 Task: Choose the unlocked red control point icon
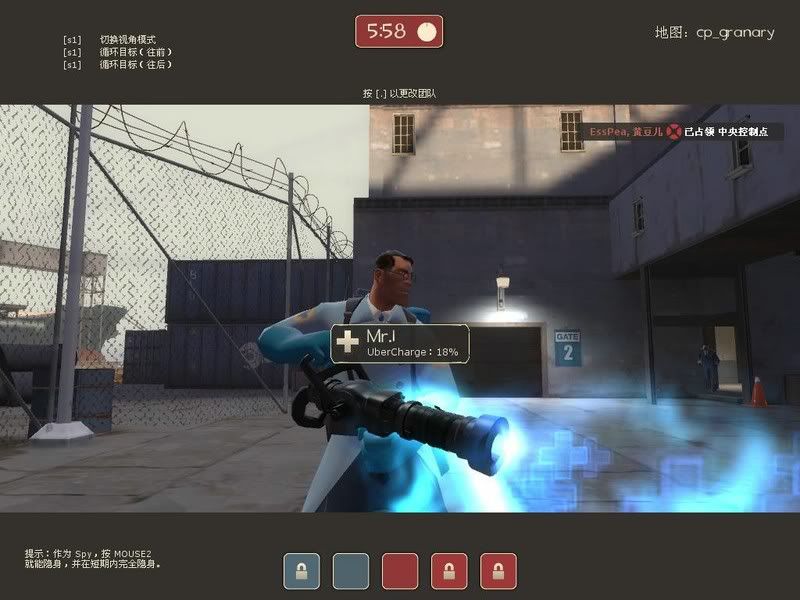tap(400, 571)
